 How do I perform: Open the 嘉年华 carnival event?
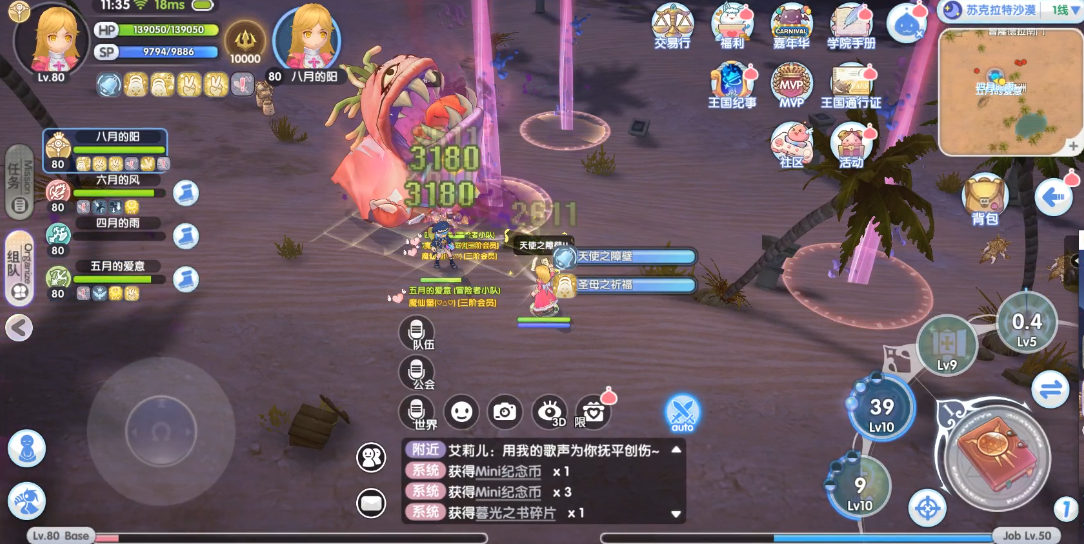pos(792,22)
